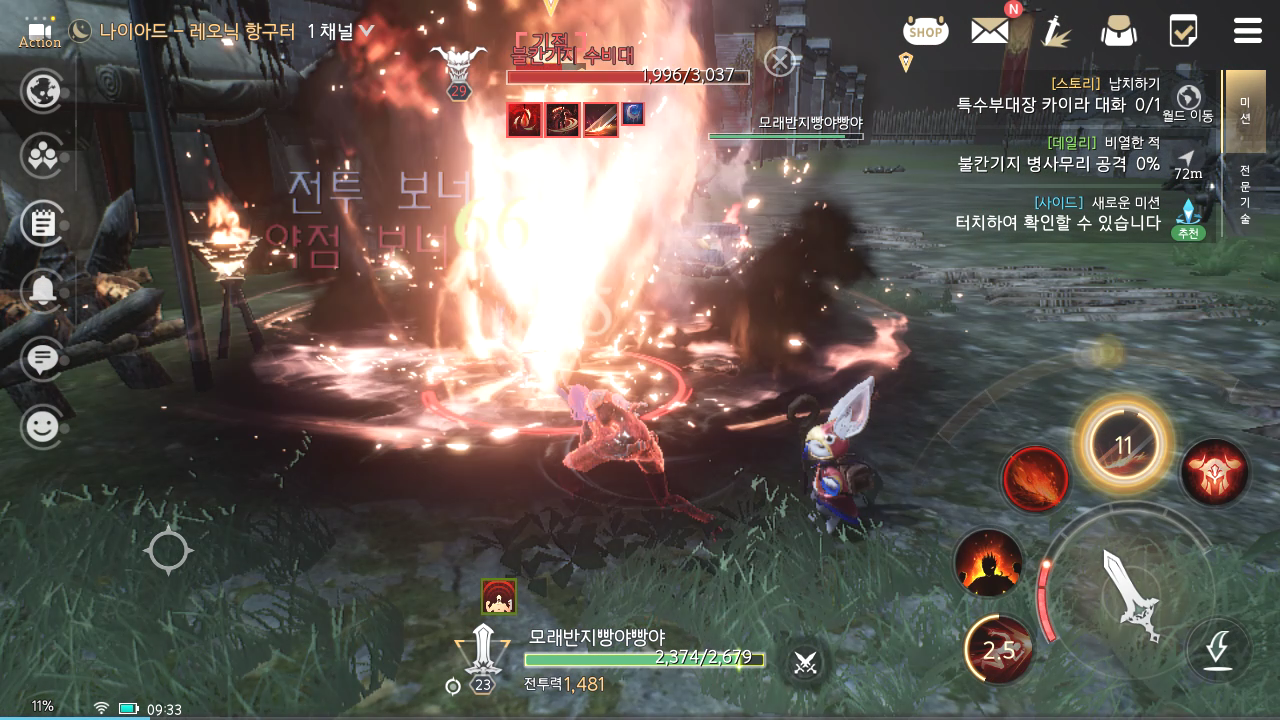Open the sword equipment menu icon
This screenshot has height=720, width=1280.
[1054, 31]
